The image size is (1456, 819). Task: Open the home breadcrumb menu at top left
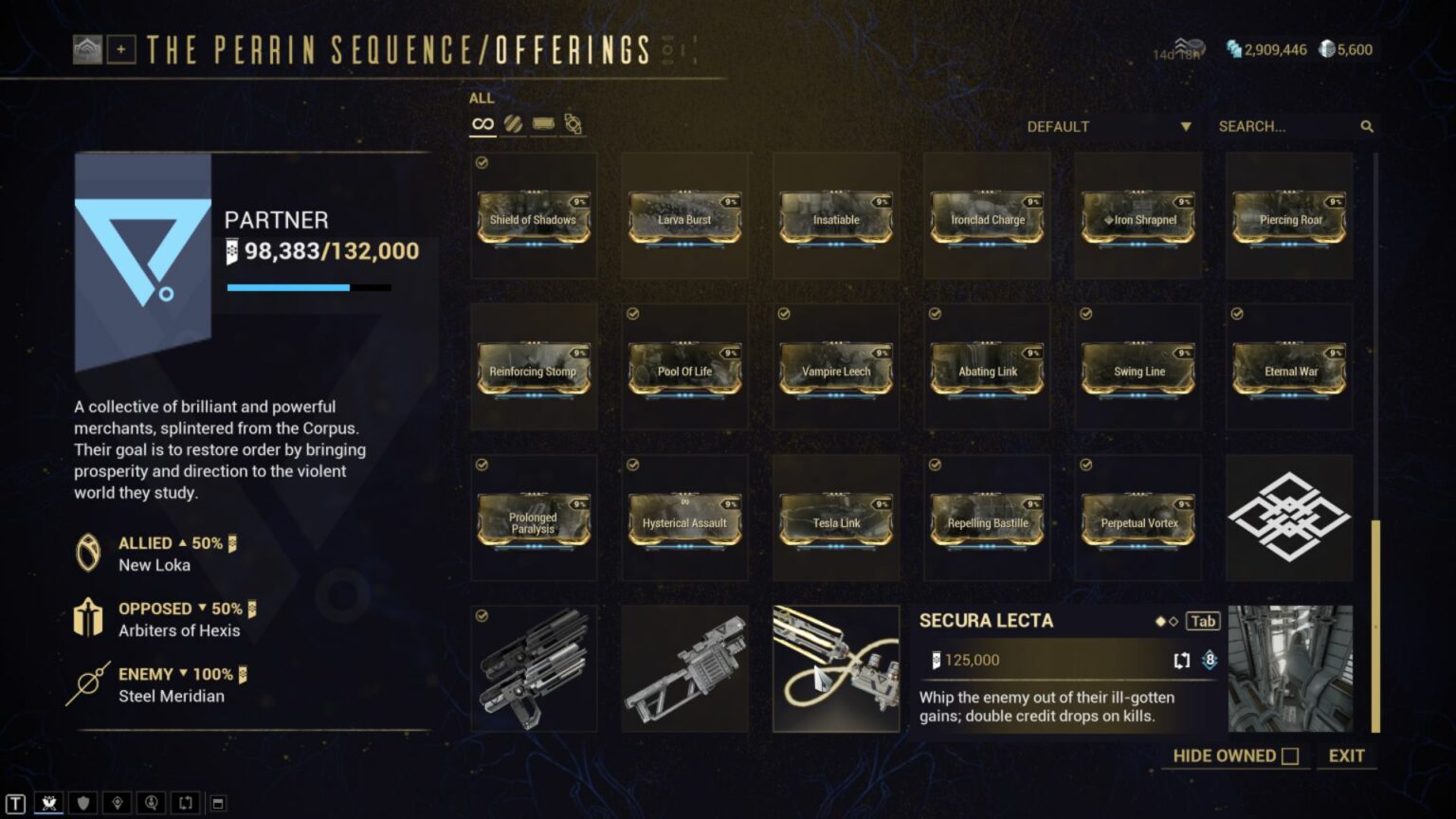88,50
